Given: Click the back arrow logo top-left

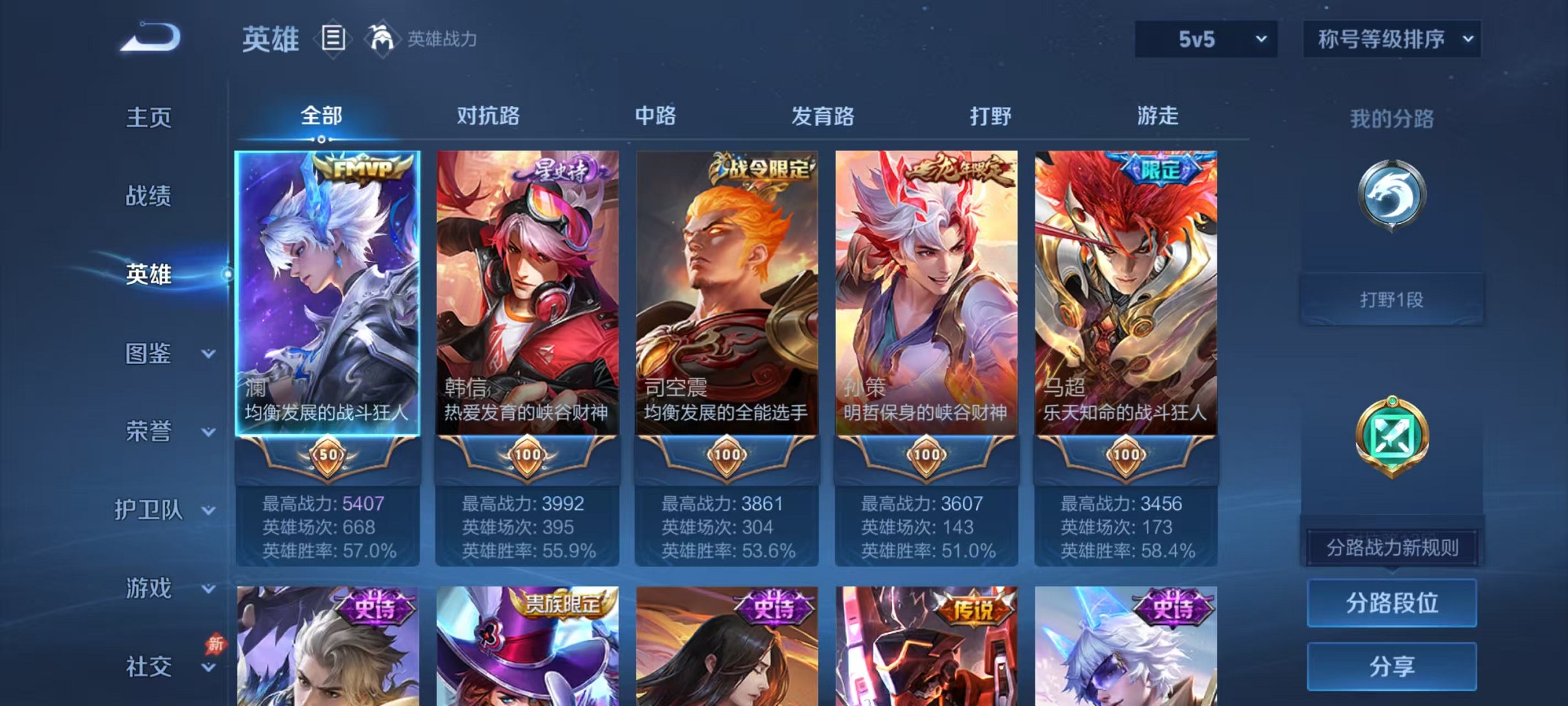Looking at the screenshot, I should pos(151,39).
